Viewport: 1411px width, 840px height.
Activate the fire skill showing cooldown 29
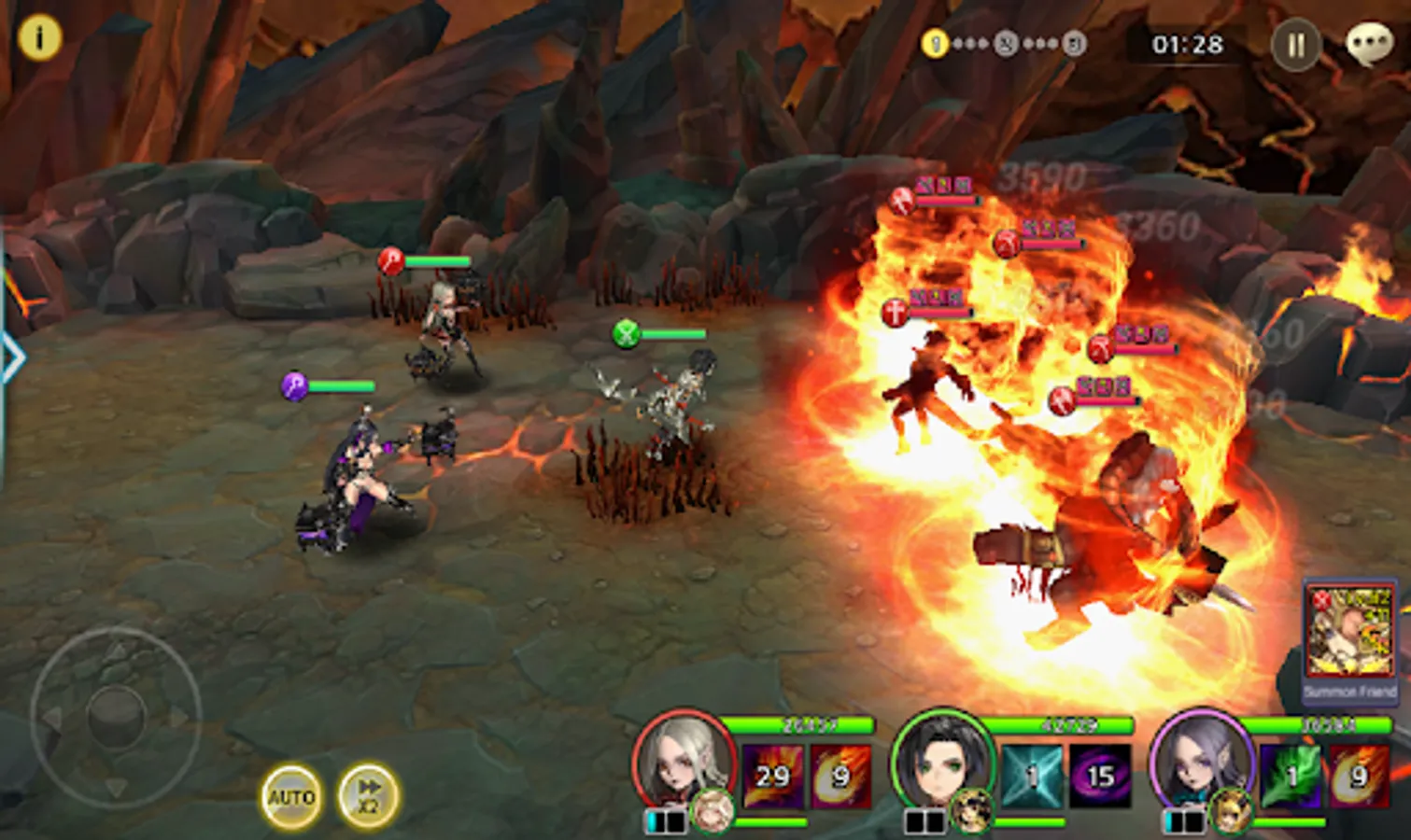pos(773,776)
